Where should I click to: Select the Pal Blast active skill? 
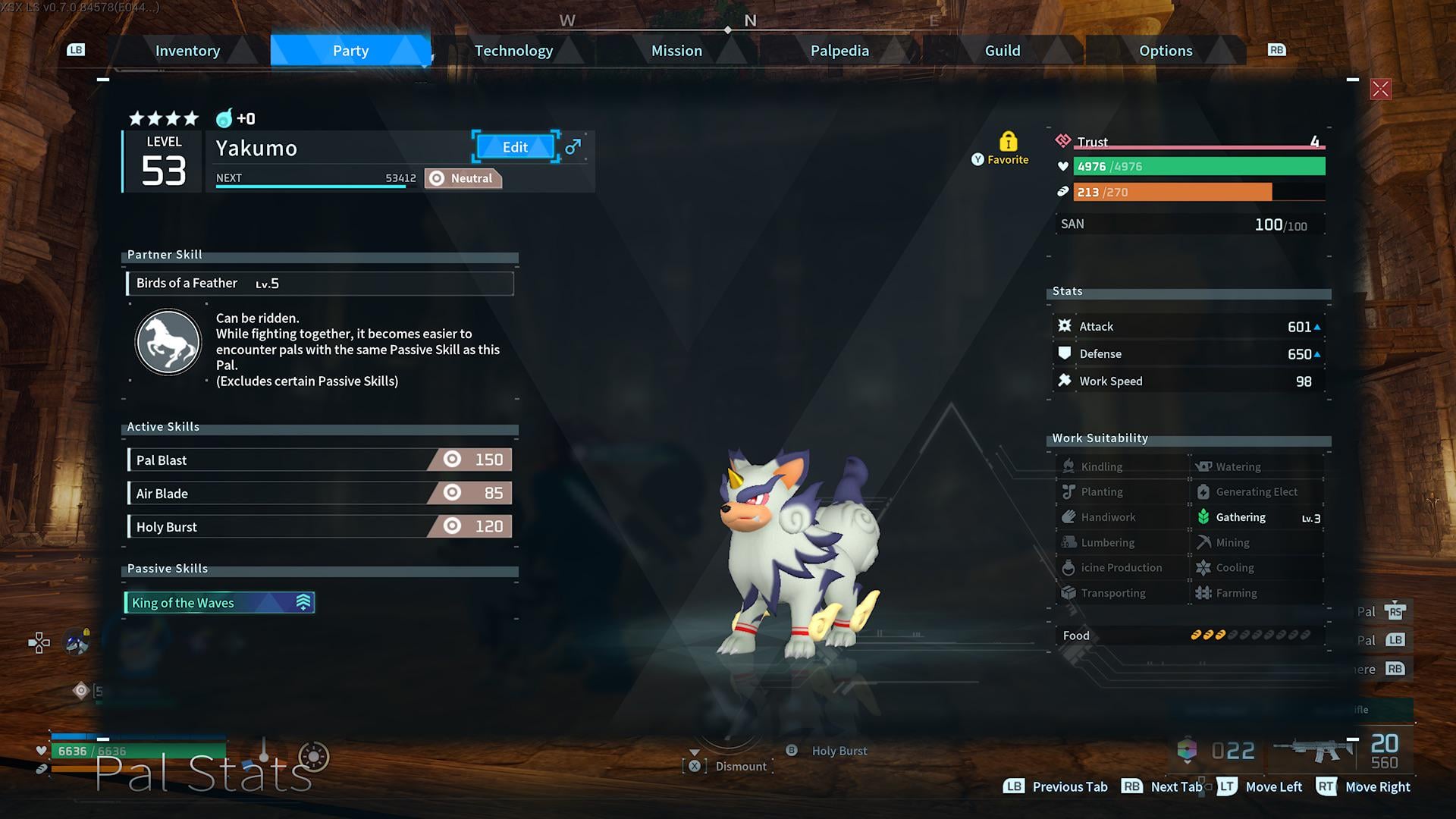[x=320, y=460]
